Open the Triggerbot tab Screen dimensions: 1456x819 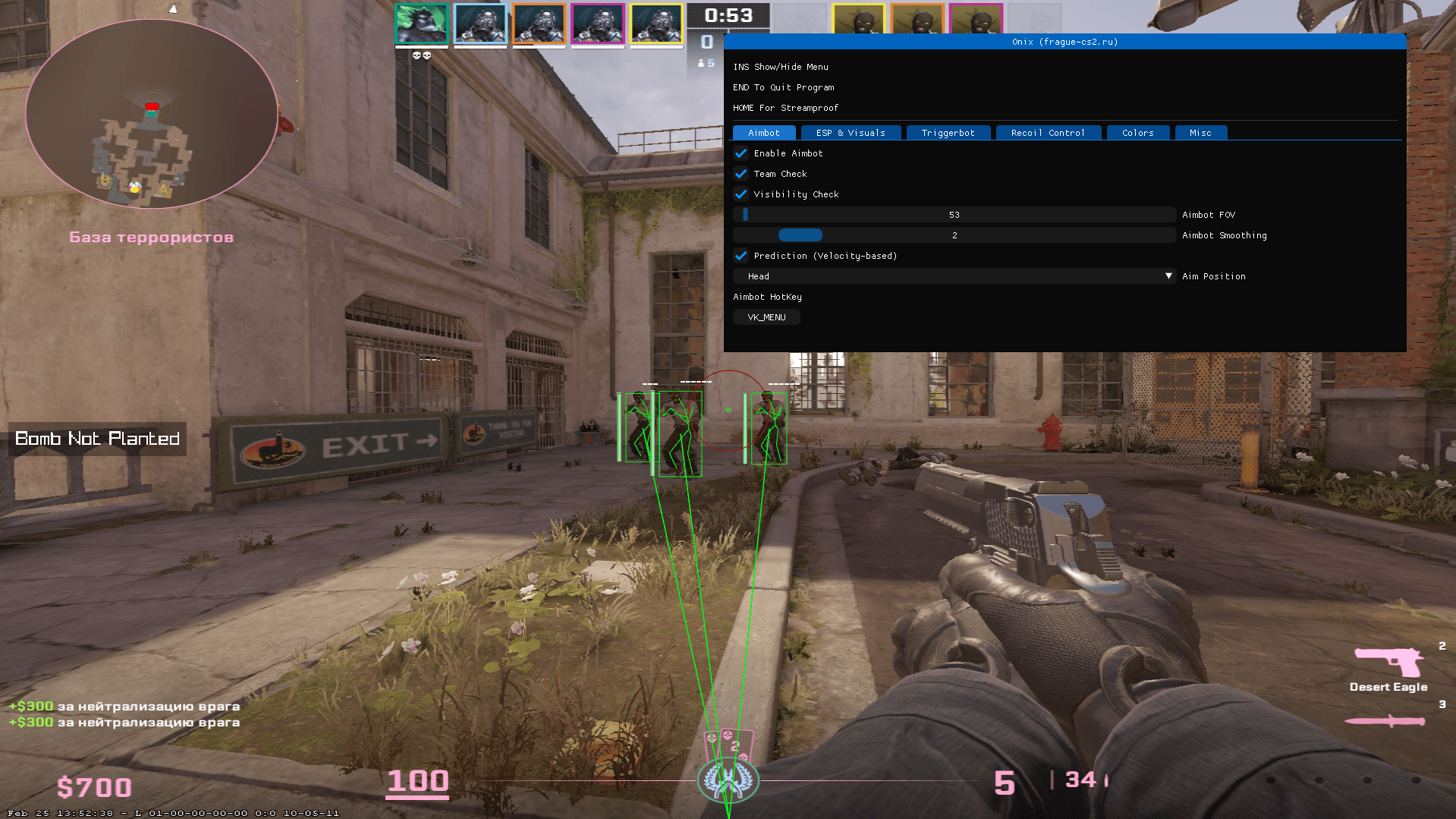click(x=948, y=132)
